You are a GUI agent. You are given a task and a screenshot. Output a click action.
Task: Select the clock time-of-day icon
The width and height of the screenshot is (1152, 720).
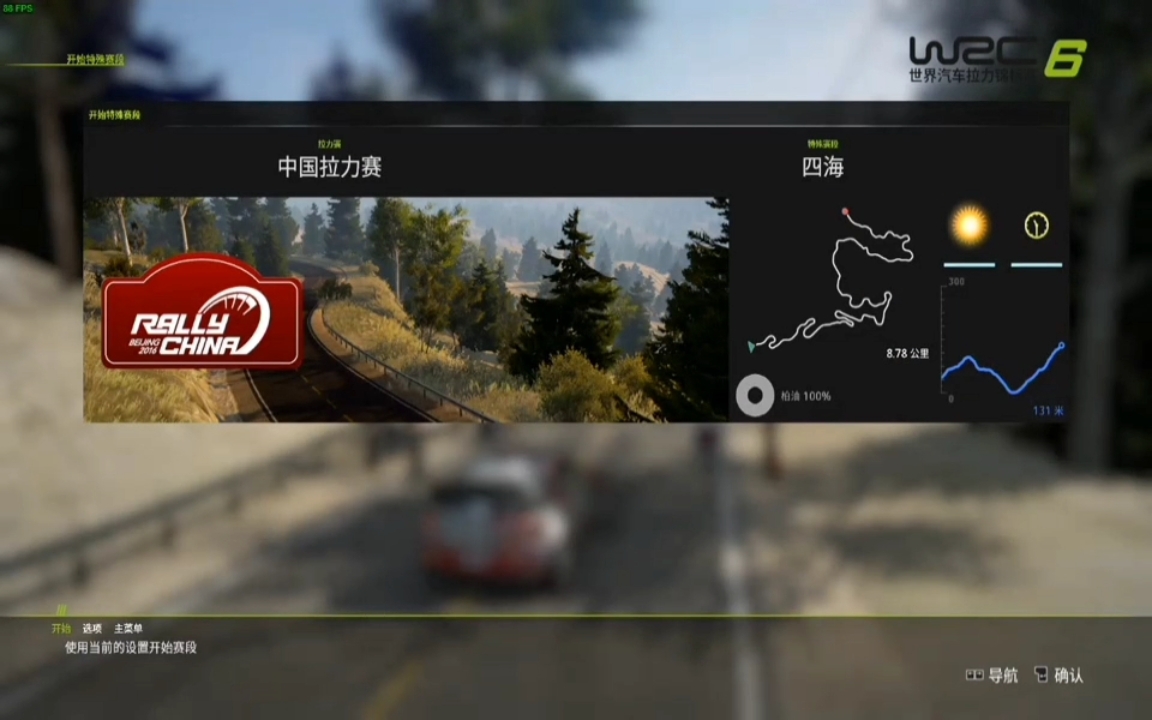pyautogui.click(x=1036, y=226)
